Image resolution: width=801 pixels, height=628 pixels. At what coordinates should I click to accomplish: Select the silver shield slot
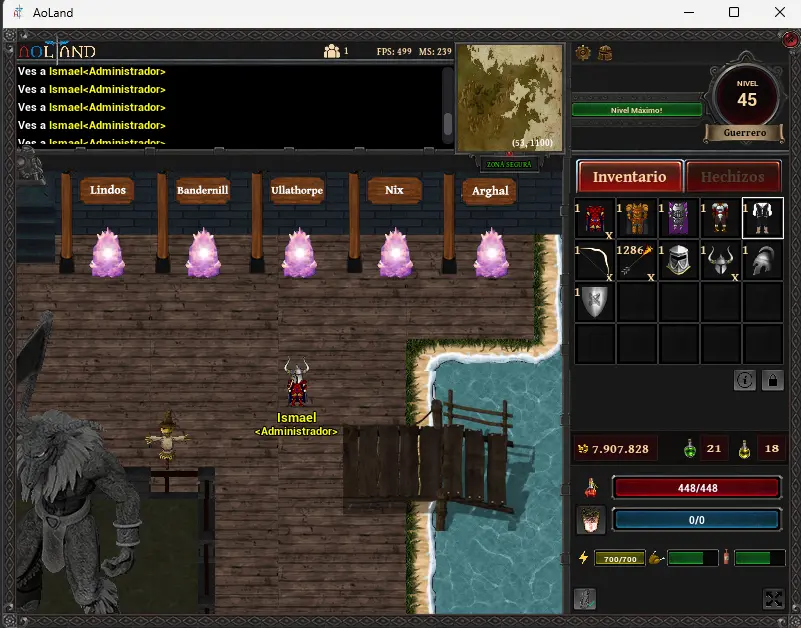(595, 302)
